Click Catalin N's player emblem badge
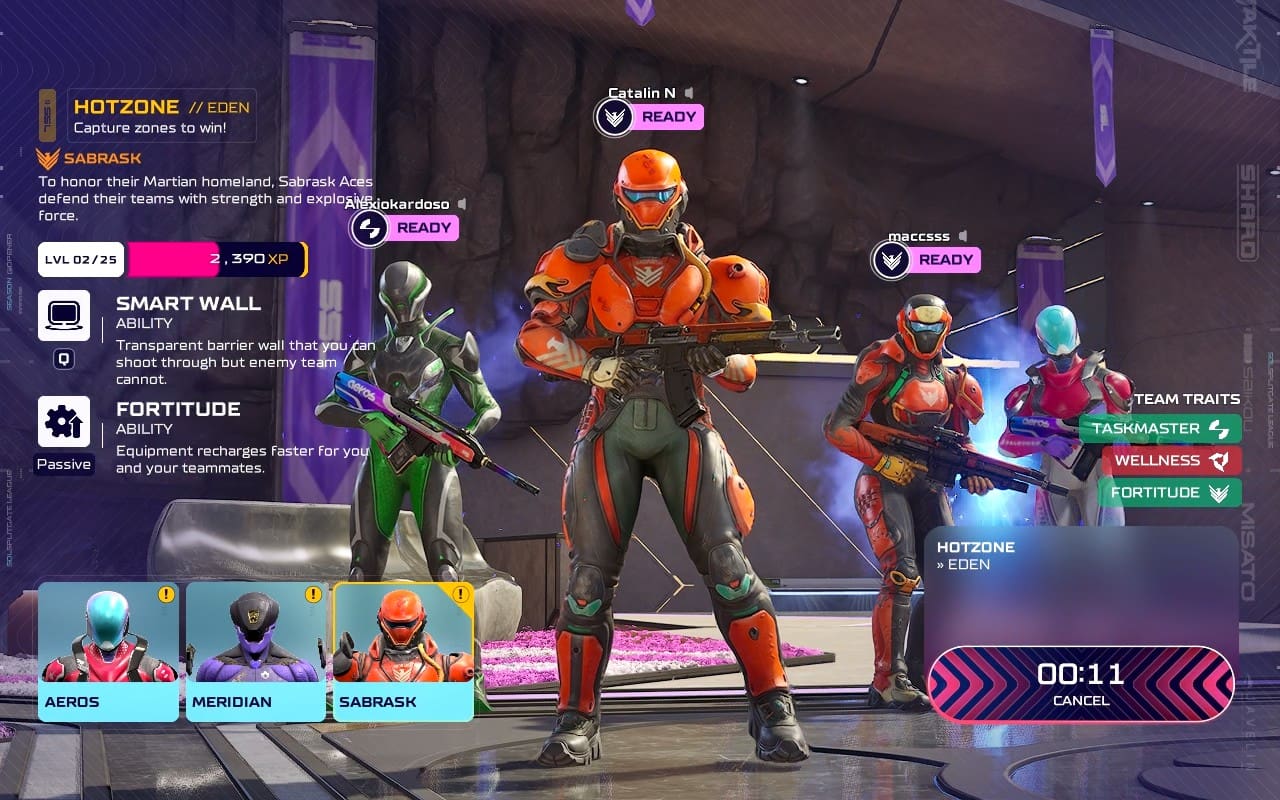 [614, 117]
